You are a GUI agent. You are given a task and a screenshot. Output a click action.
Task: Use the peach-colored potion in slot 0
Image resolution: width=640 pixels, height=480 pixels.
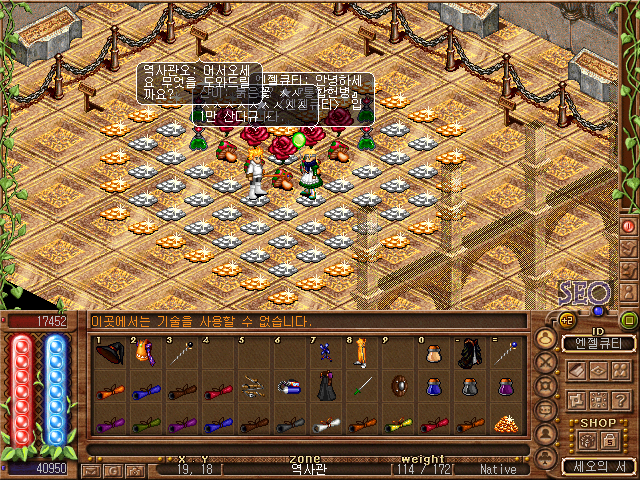coord(433,353)
